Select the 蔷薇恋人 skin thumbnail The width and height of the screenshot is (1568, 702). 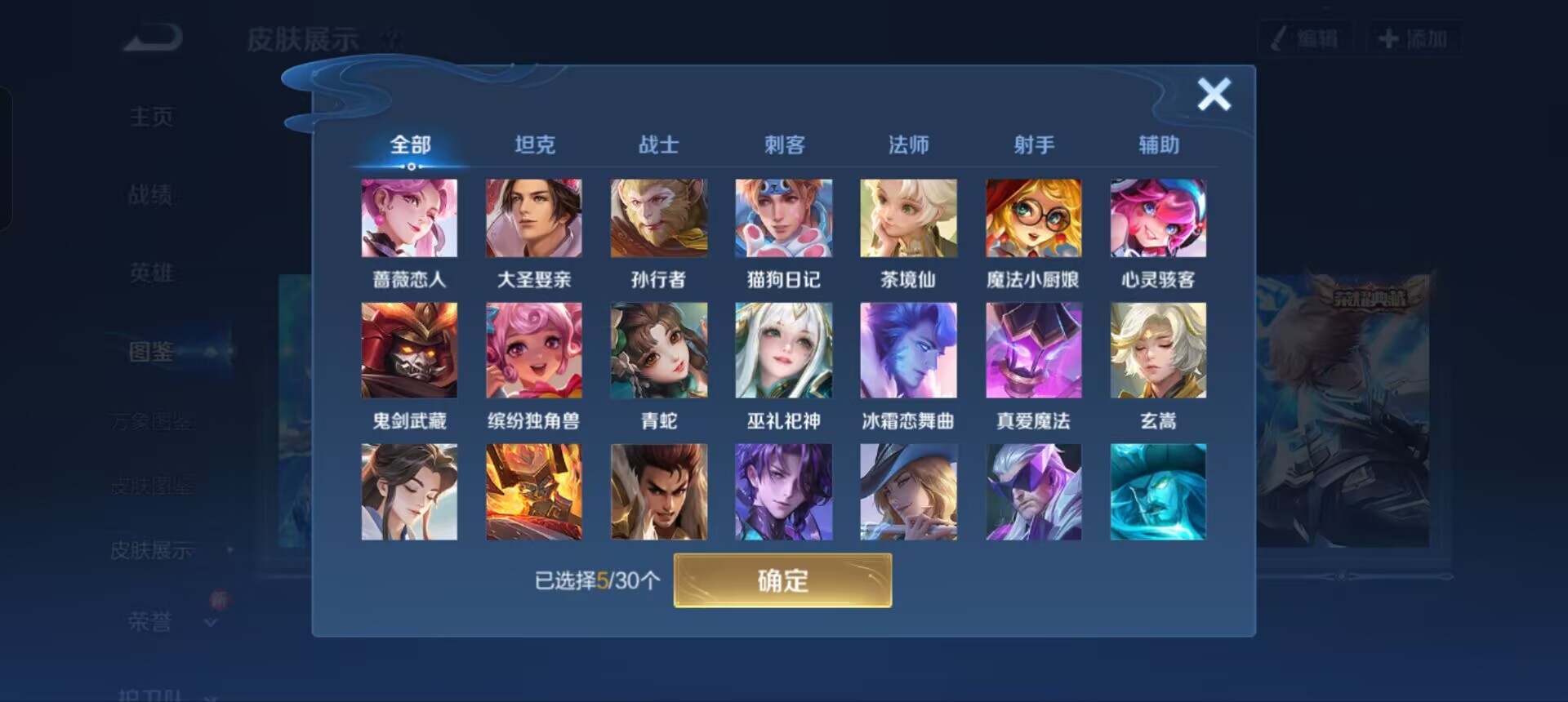click(409, 217)
